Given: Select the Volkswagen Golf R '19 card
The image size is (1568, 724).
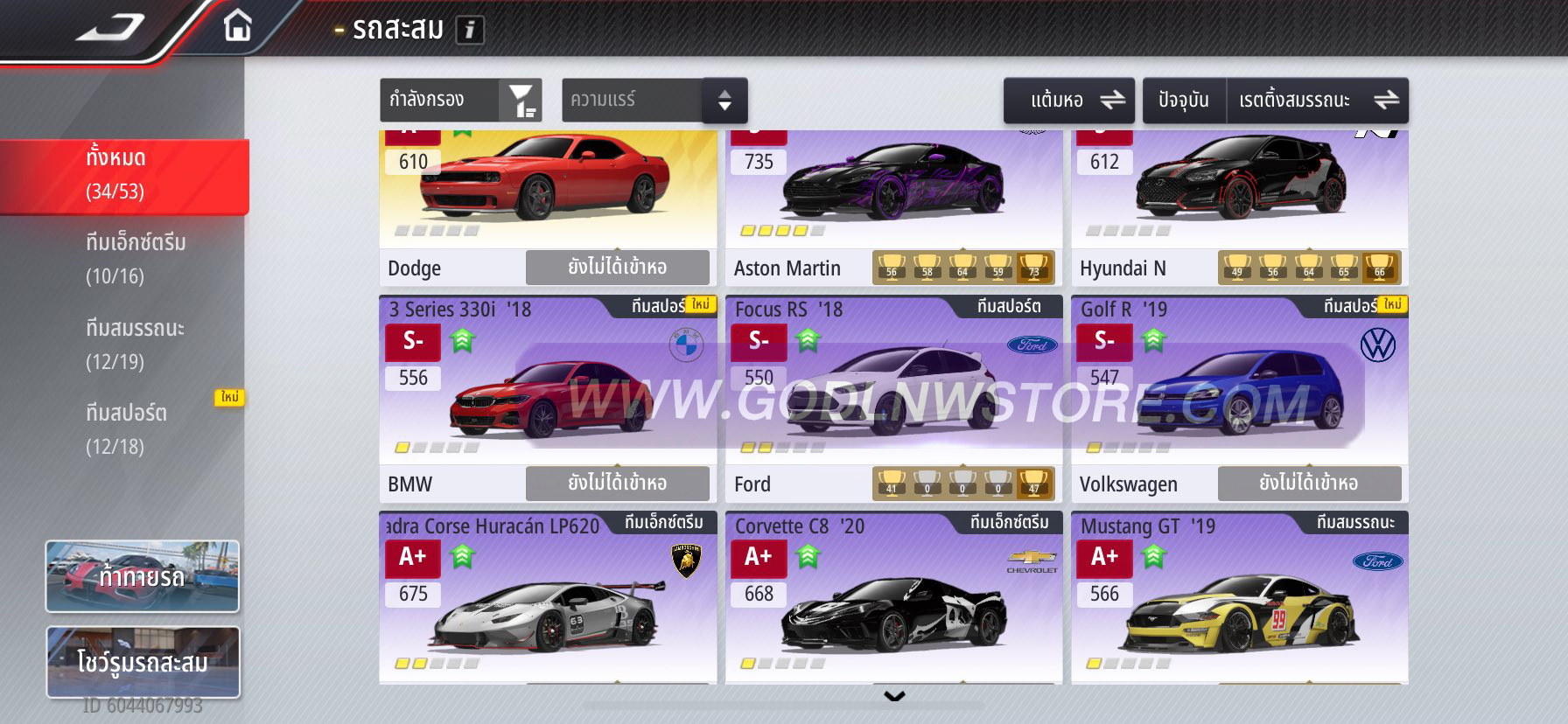Looking at the screenshot, I should click(x=1239, y=393).
